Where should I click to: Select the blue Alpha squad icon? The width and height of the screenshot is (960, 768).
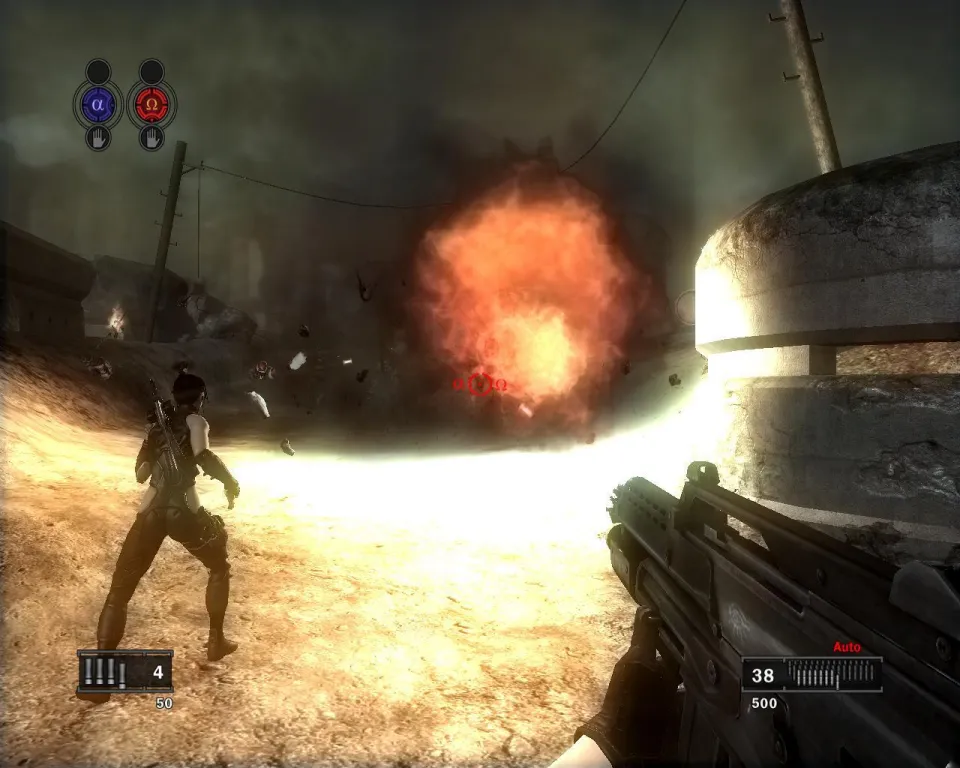98,103
